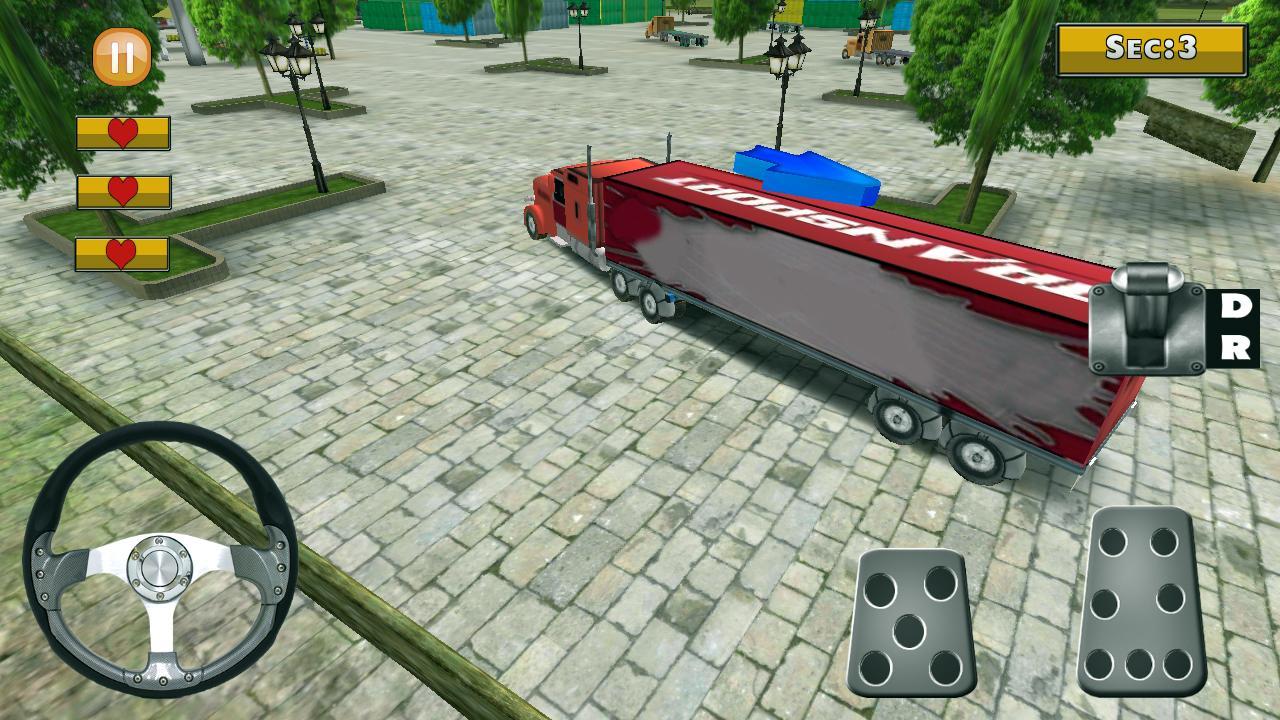This screenshot has width=1280, height=720.
Task: Tap the first heart life indicator
Action: tap(120, 130)
